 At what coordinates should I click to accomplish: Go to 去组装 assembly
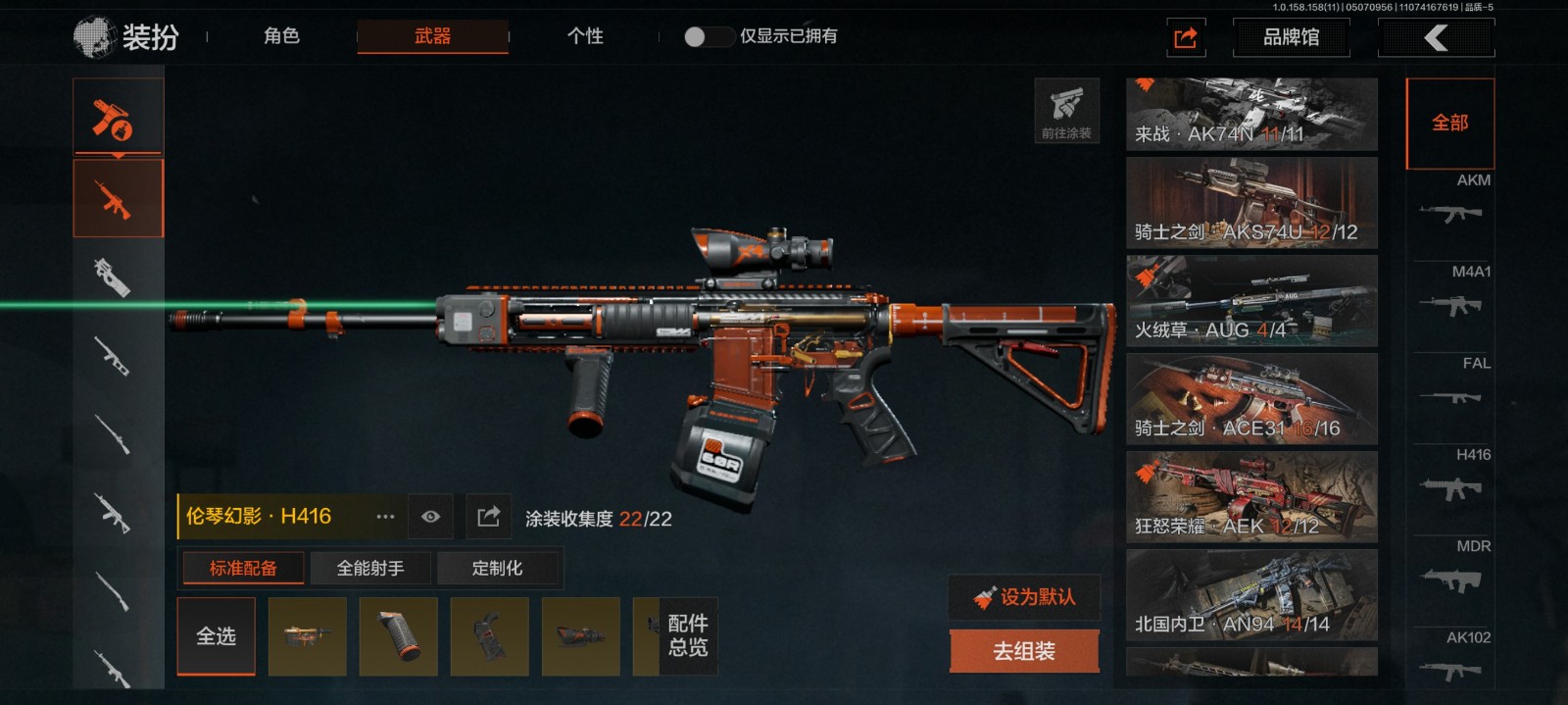(1024, 651)
